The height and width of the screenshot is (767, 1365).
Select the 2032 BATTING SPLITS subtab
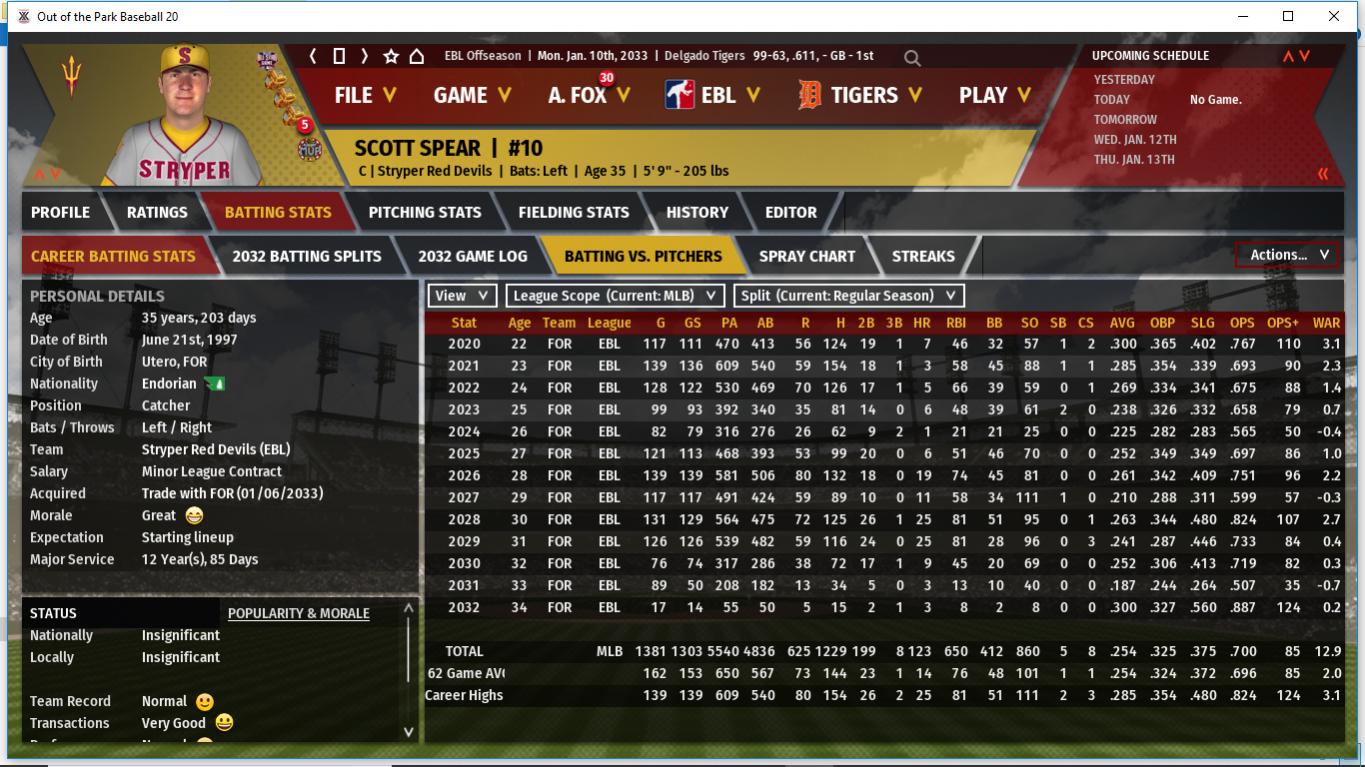click(306, 256)
